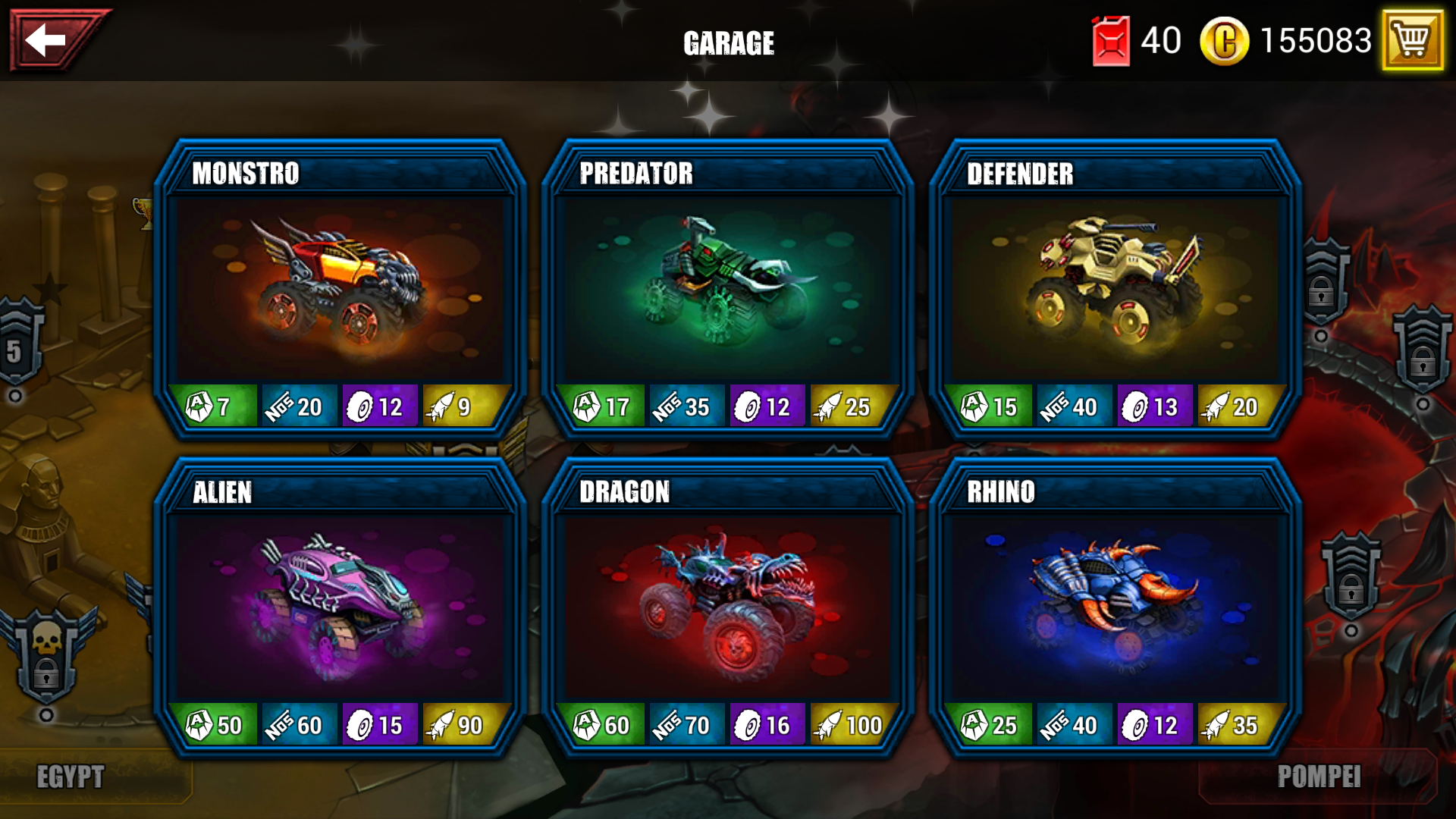Choose the Predator vehicle card

(728, 288)
